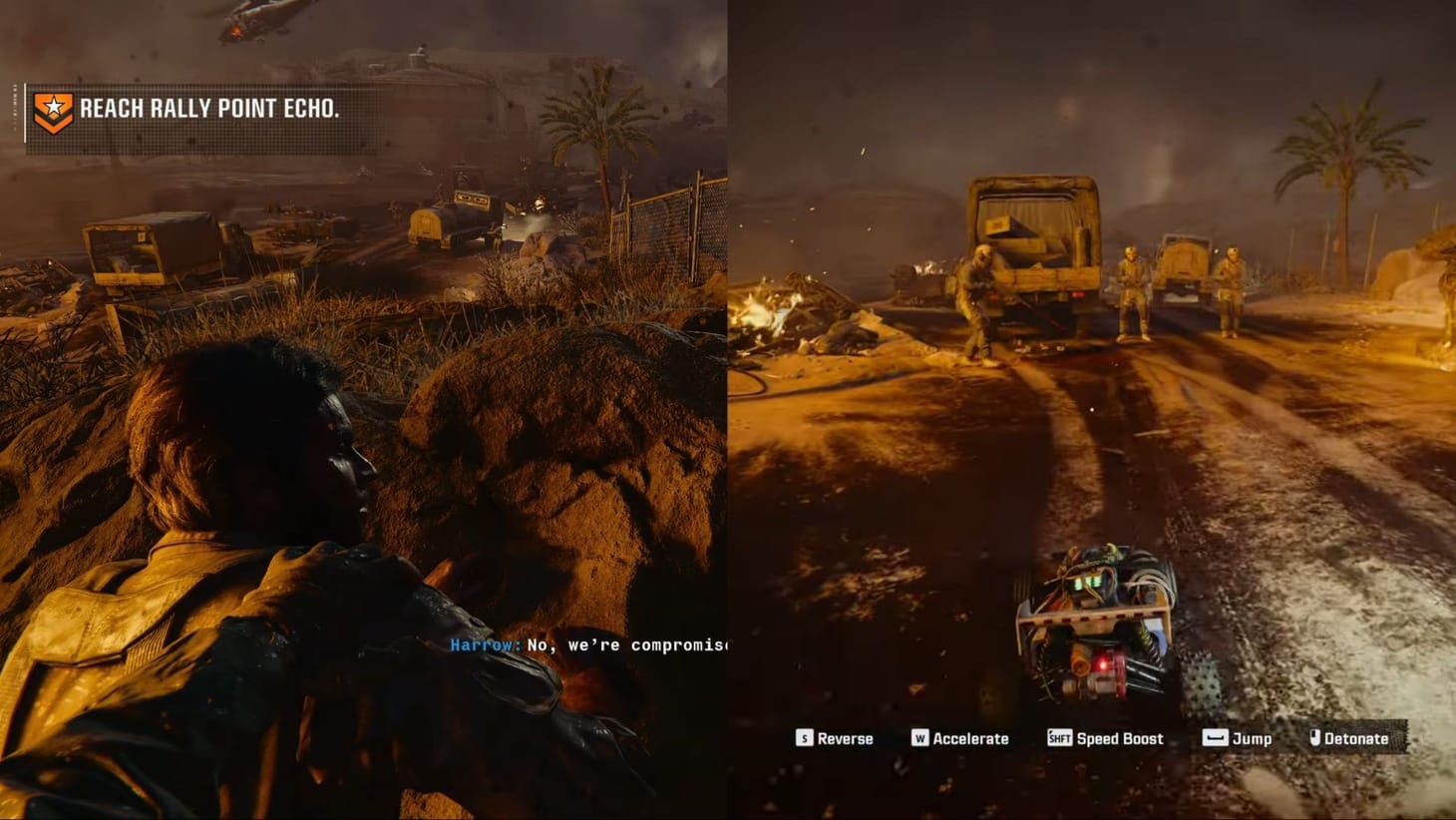Click the SHFT keycap for Speed Boost
Screen dimensions: 1456x820
pyautogui.click(x=1058, y=738)
